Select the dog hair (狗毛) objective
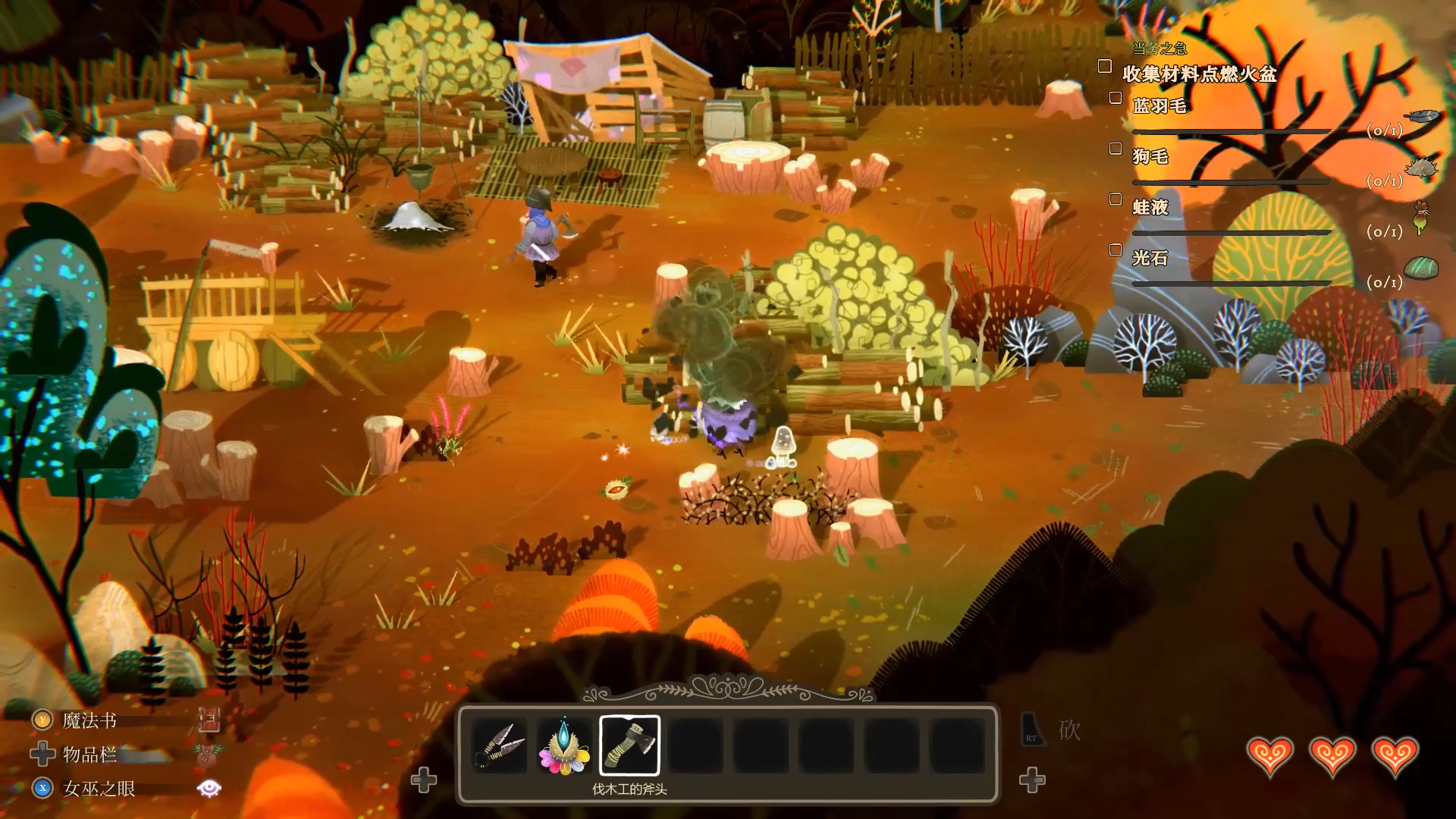This screenshot has width=1456, height=819. [x=1150, y=157]
